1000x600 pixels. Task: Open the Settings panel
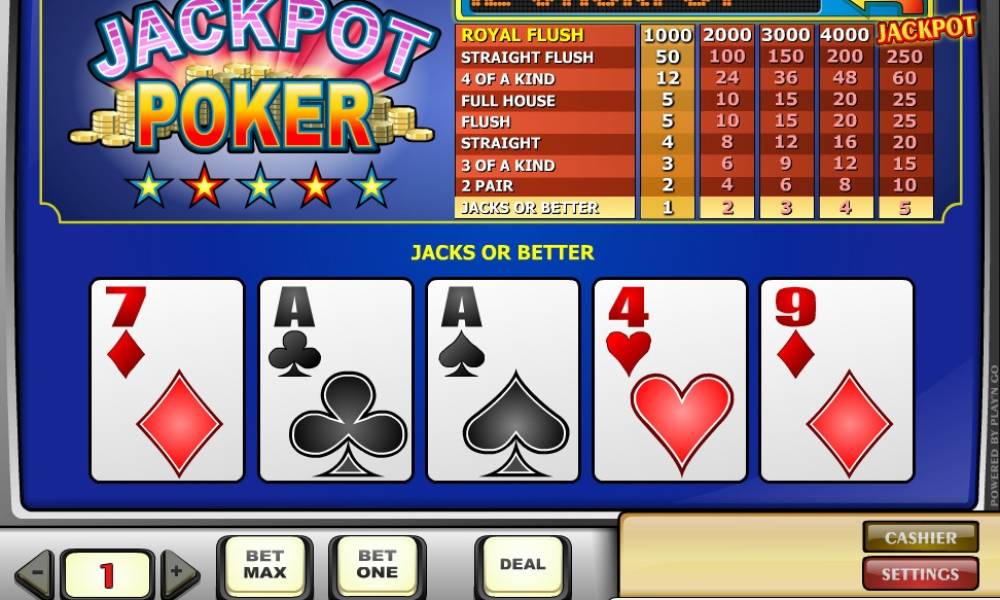(x=920, y=574)
